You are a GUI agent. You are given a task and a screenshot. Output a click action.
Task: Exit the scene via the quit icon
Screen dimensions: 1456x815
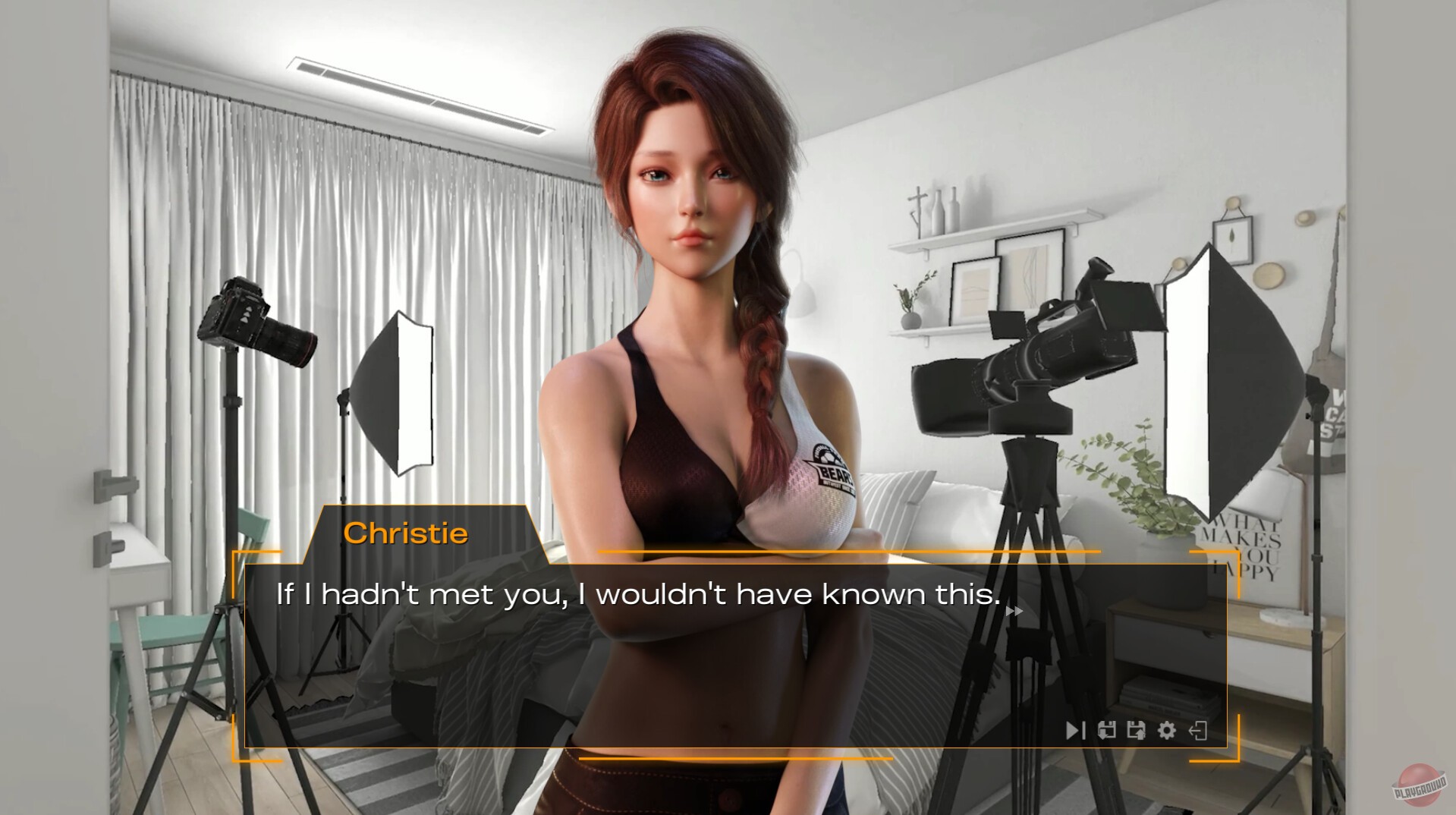tap(1197, 731)
